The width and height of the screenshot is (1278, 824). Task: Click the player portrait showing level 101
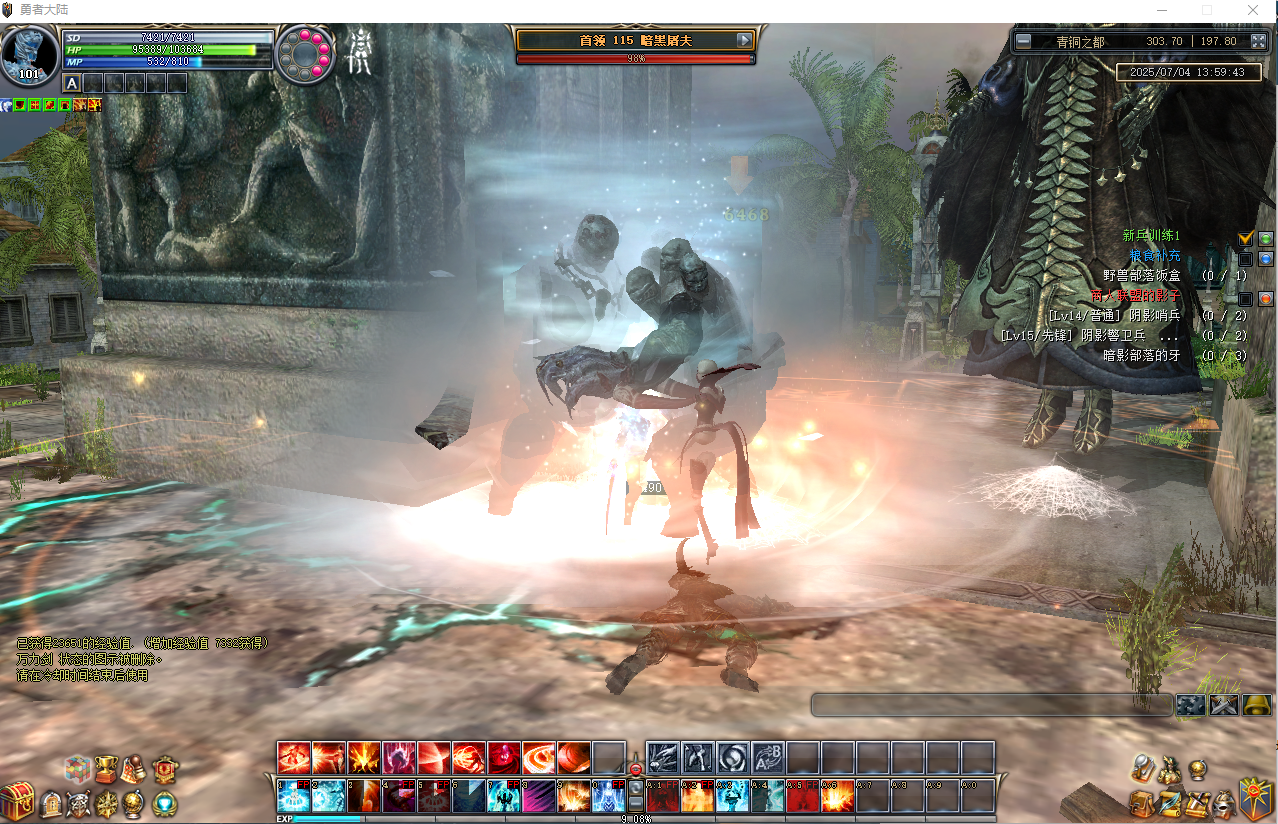pyautogui.click(x=29, y=56)
